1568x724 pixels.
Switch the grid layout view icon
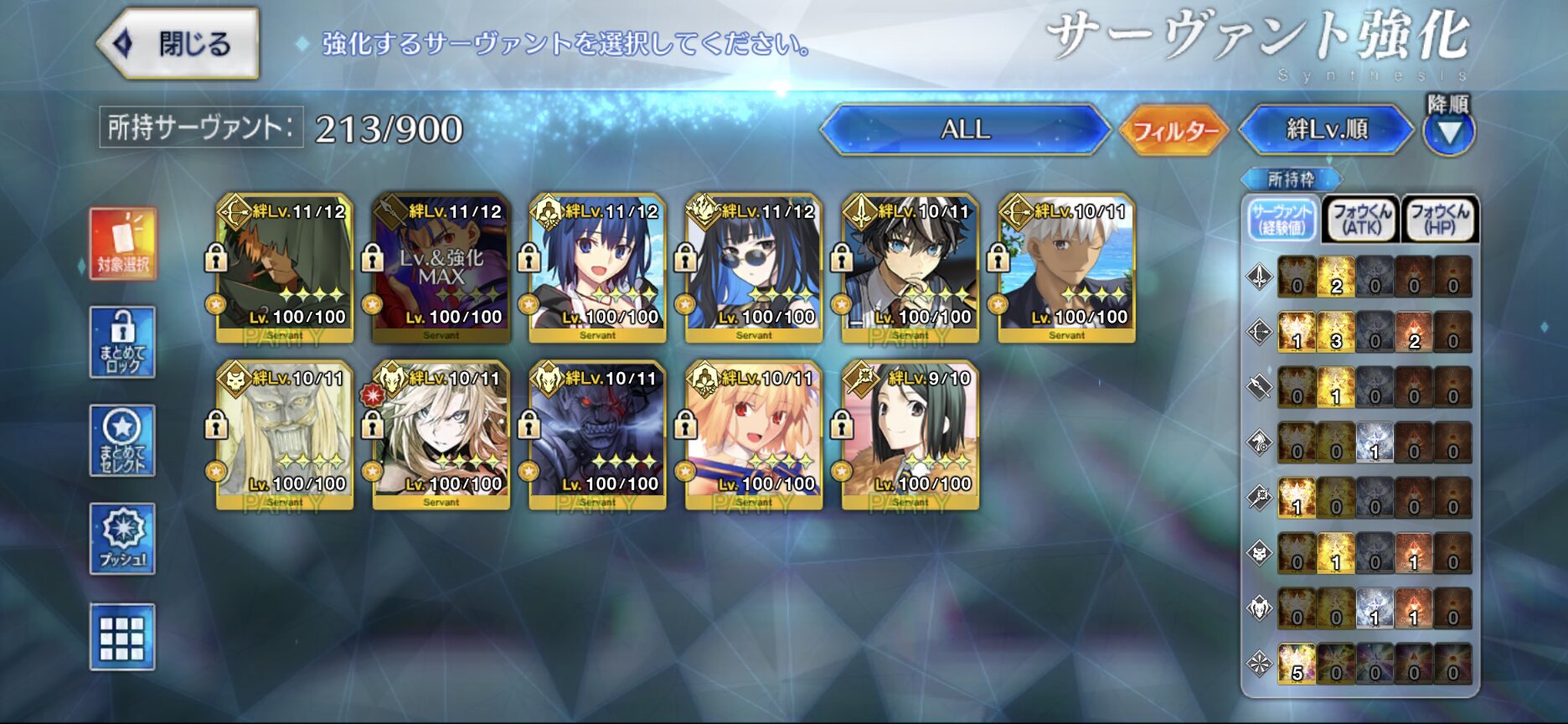(x=122, y=637)
